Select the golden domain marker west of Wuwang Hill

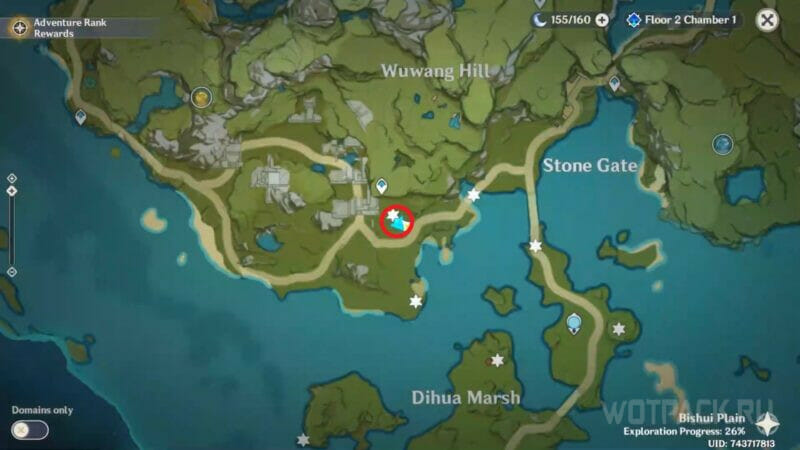click(202, 97)
